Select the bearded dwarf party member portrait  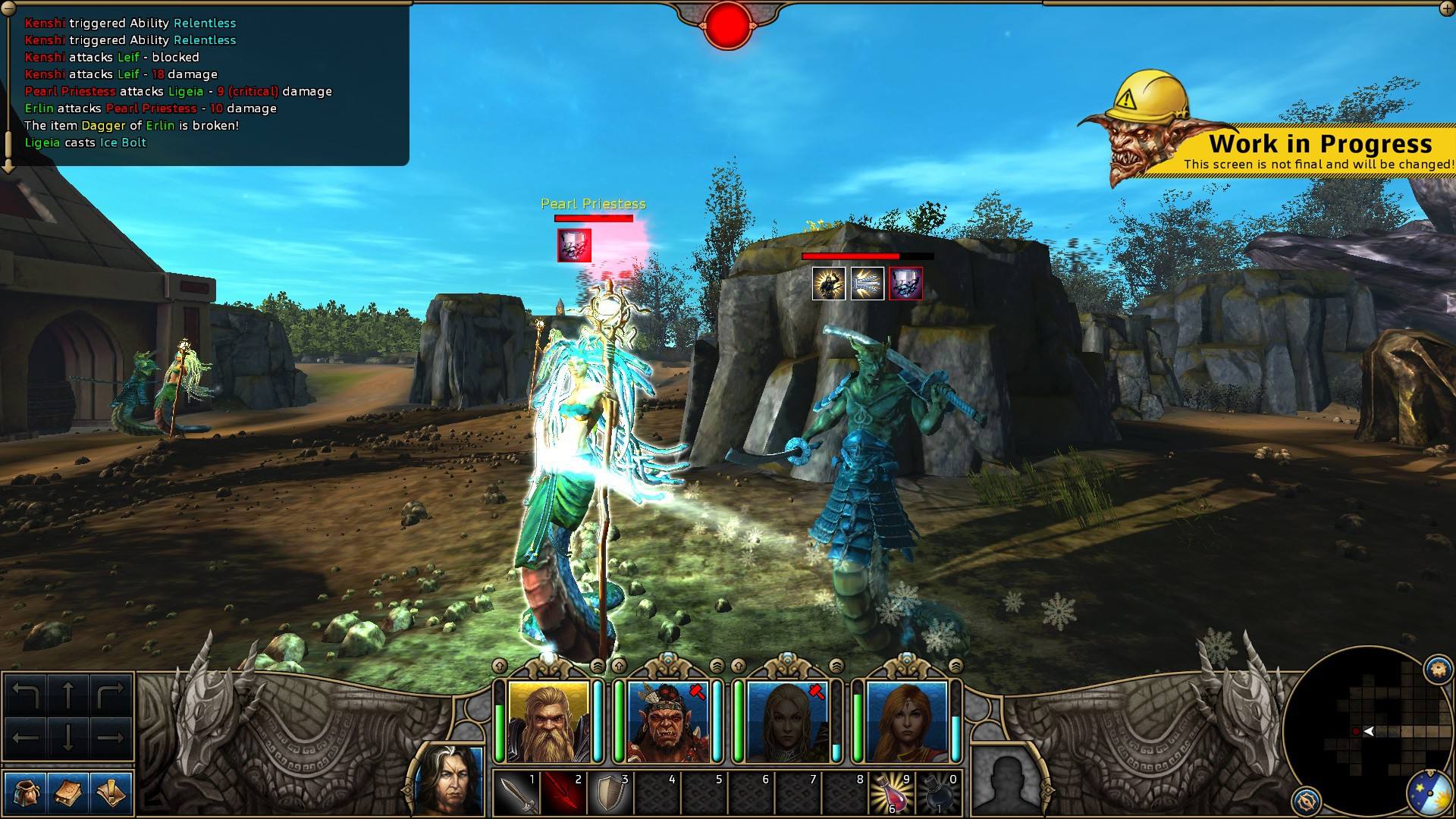point(548,721)
